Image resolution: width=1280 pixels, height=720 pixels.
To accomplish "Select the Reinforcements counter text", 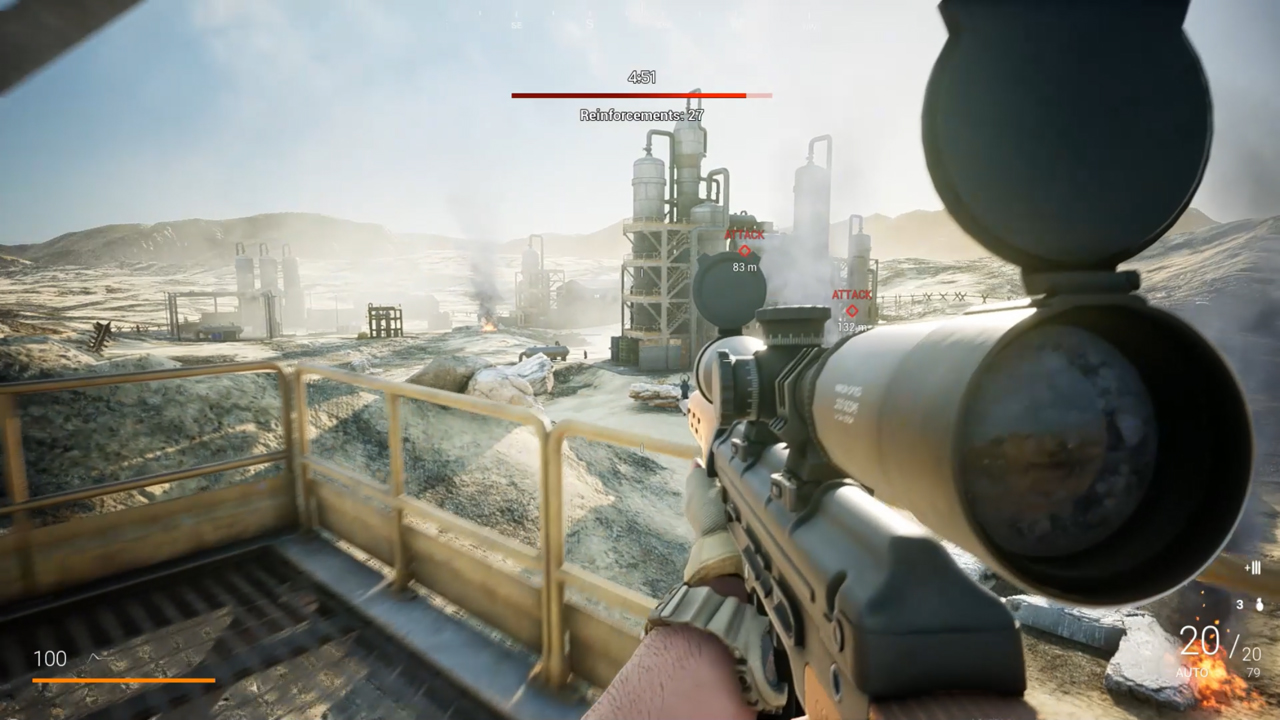I will pyautogui.click(x=641, y=113).
